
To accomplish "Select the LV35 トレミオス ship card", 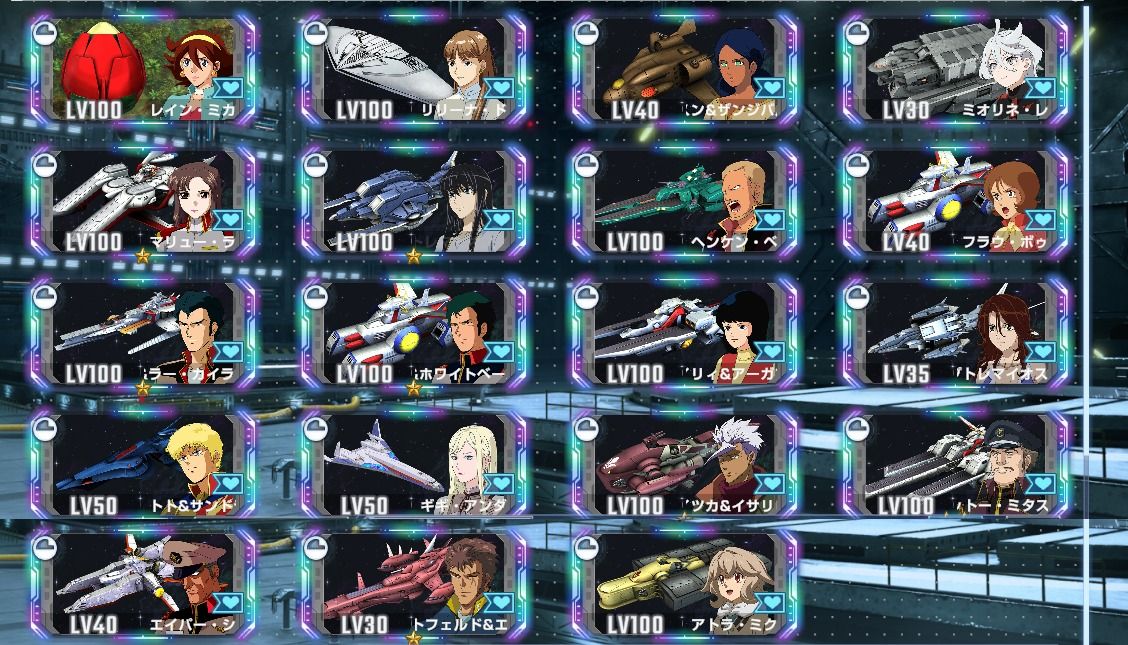I will tap(956, 334).
